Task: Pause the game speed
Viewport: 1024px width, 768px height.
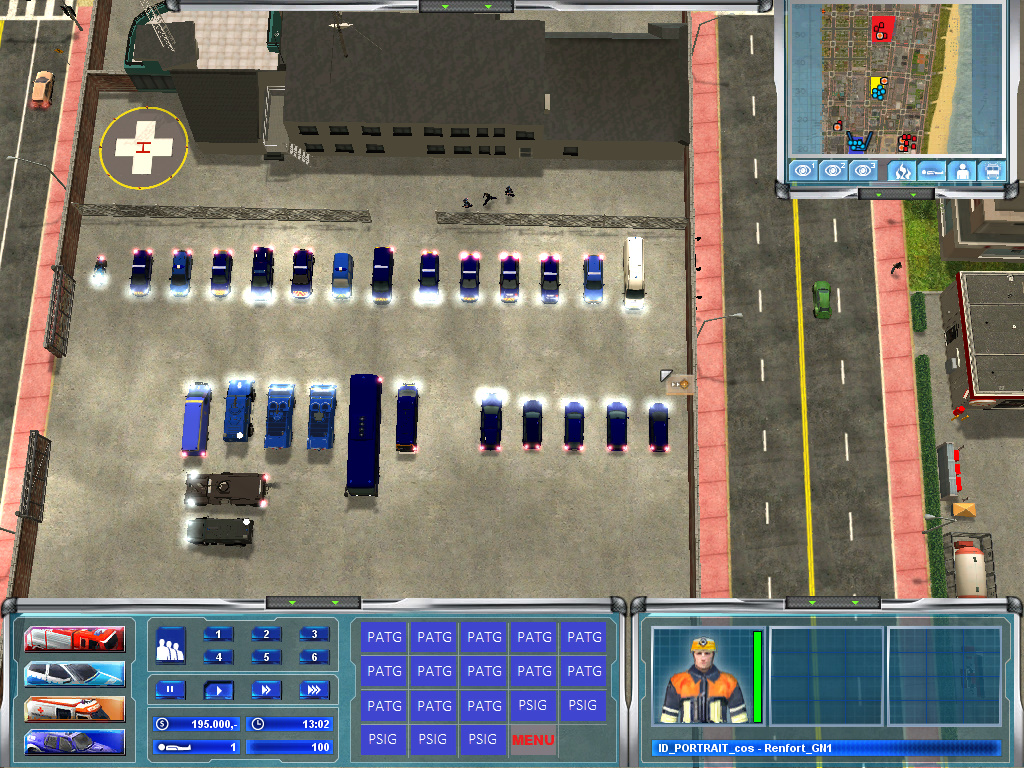Action: [x=170, y=689]
